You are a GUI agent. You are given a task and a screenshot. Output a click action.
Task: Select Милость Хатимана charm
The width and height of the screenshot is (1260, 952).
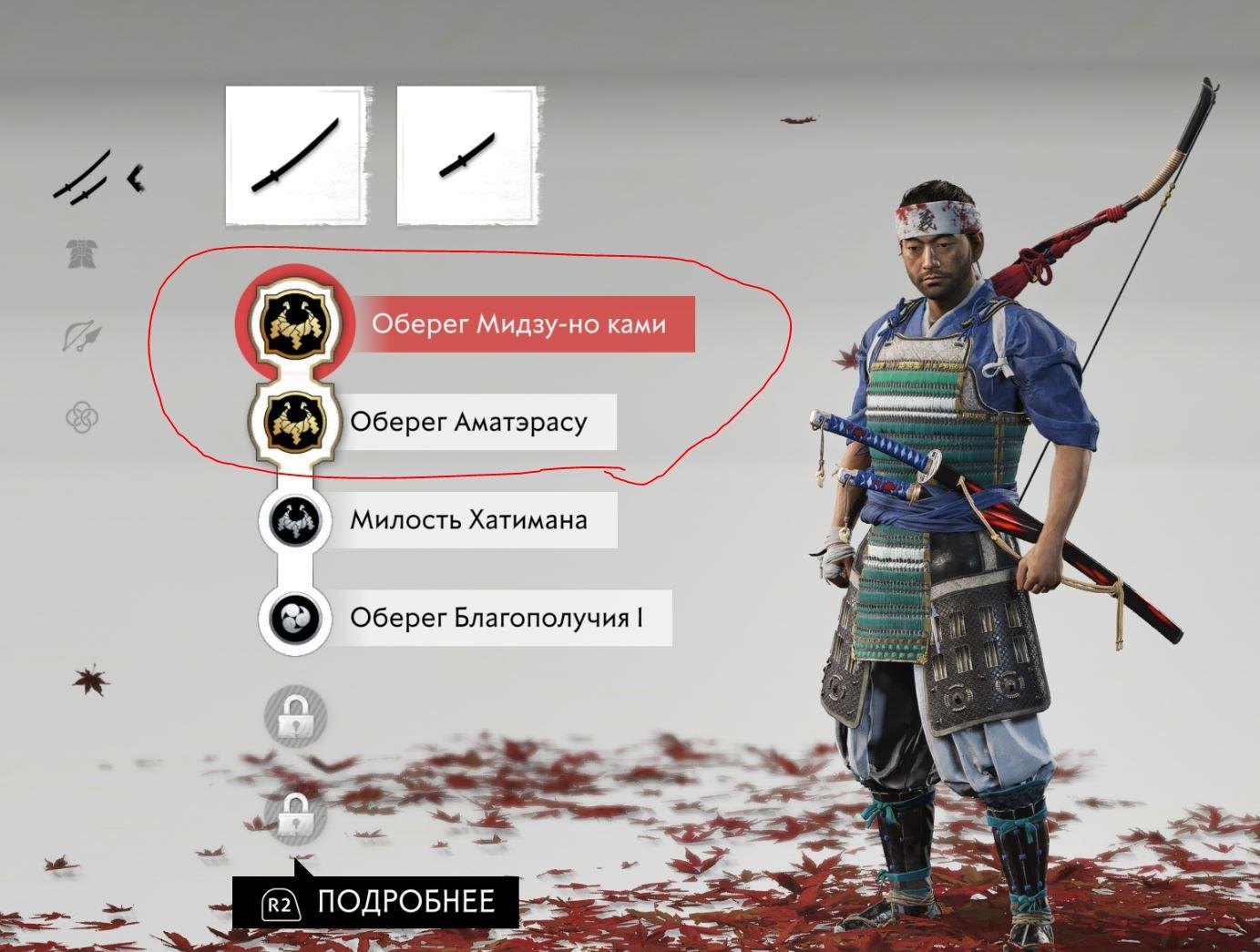[468, 520]
